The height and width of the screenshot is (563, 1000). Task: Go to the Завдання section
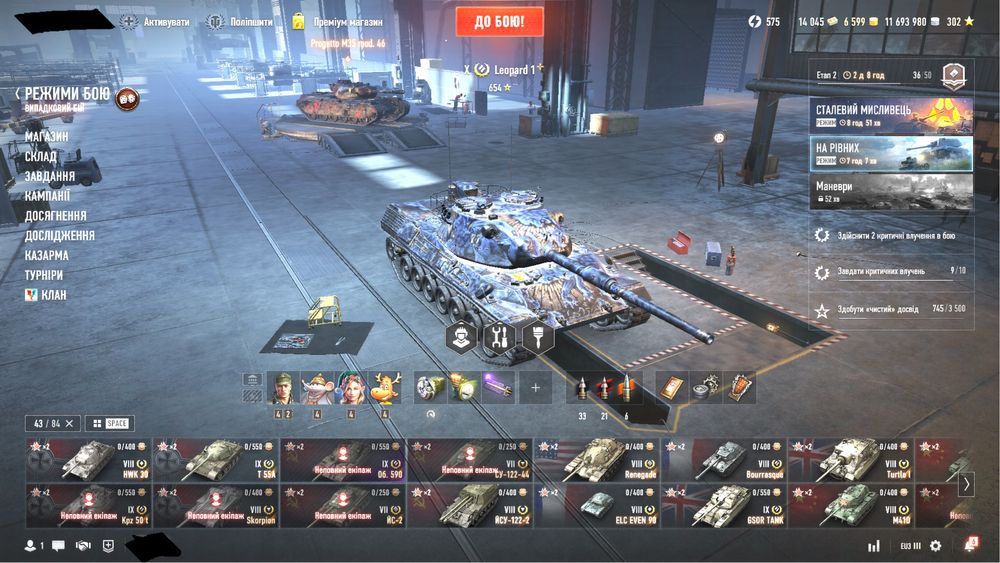click(x=50, y=176)
